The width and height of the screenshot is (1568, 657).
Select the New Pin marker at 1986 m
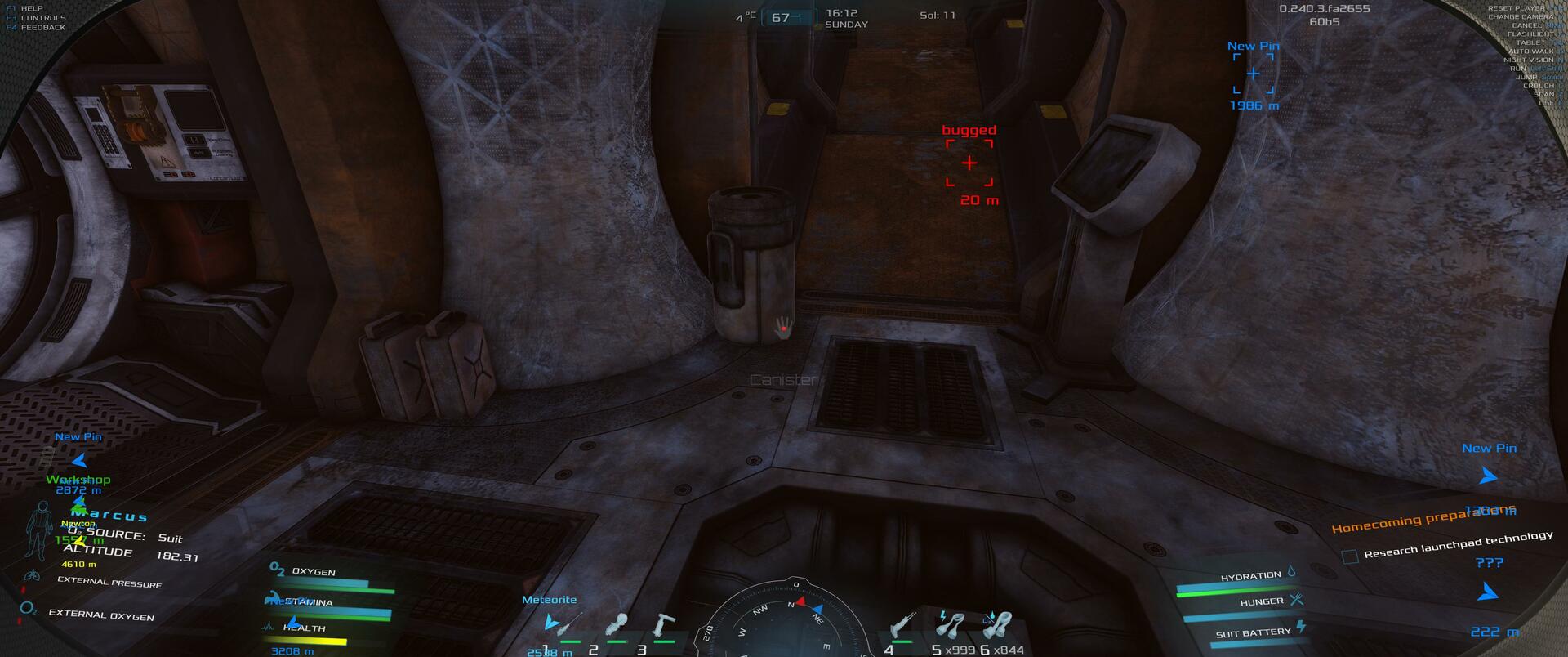[x=1253, y=74]
